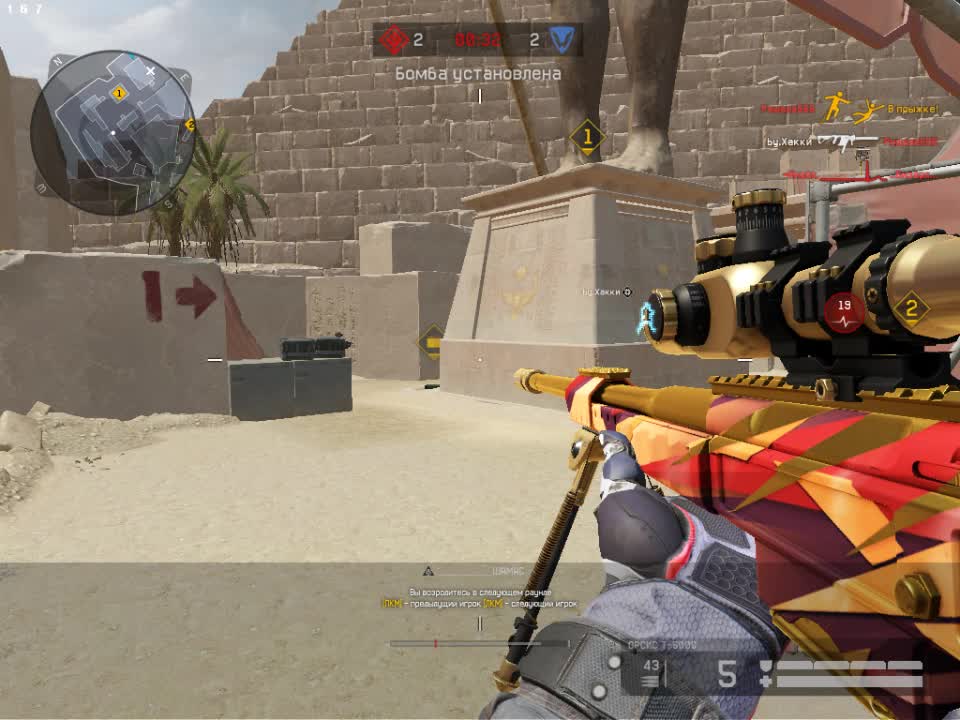The height and width of the screenshot is (720, 960).
Task: Click the red Blackwood team emblem
Action: pos(395,41)
